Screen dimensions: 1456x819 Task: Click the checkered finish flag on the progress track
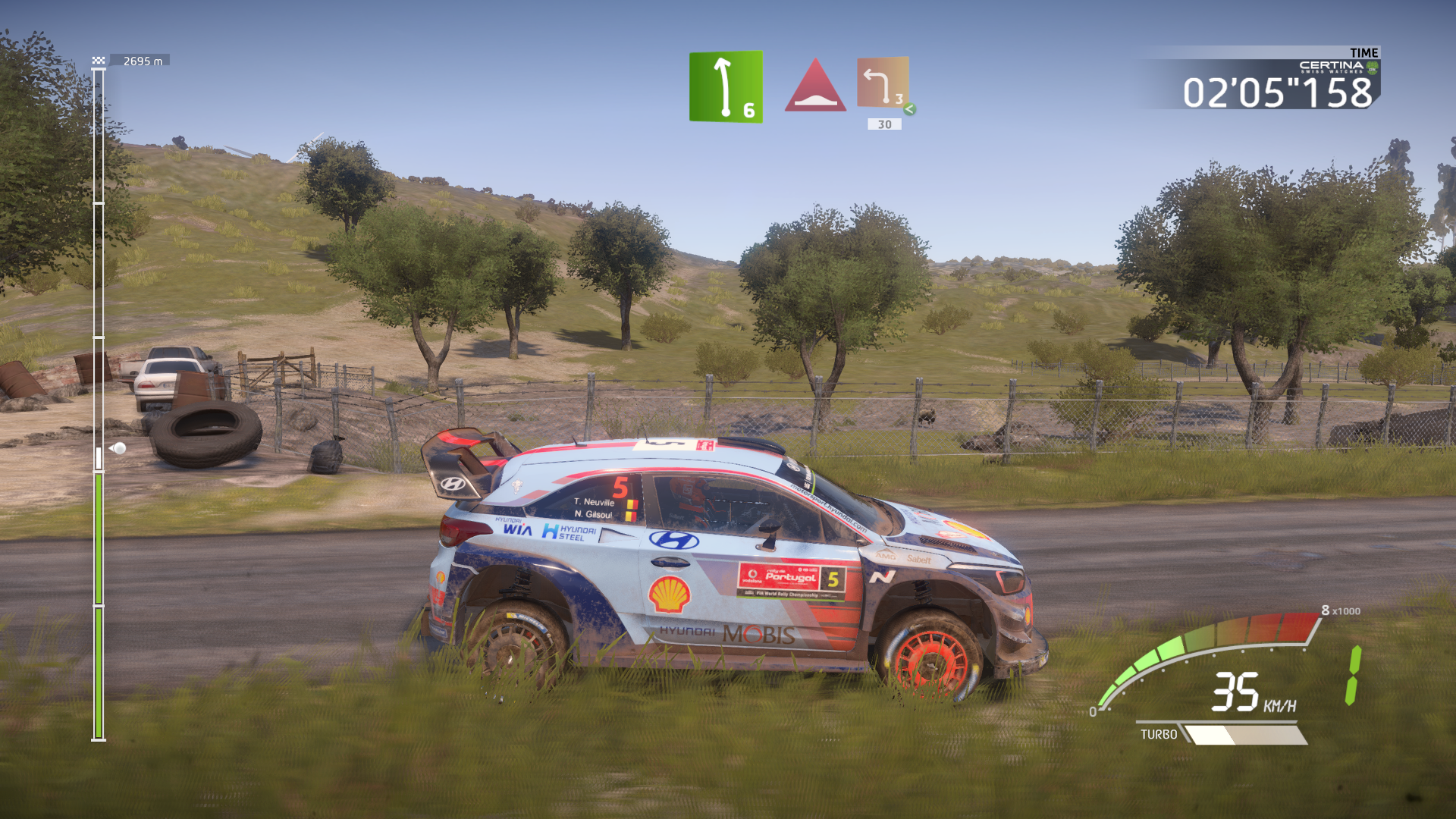[99, 61]
